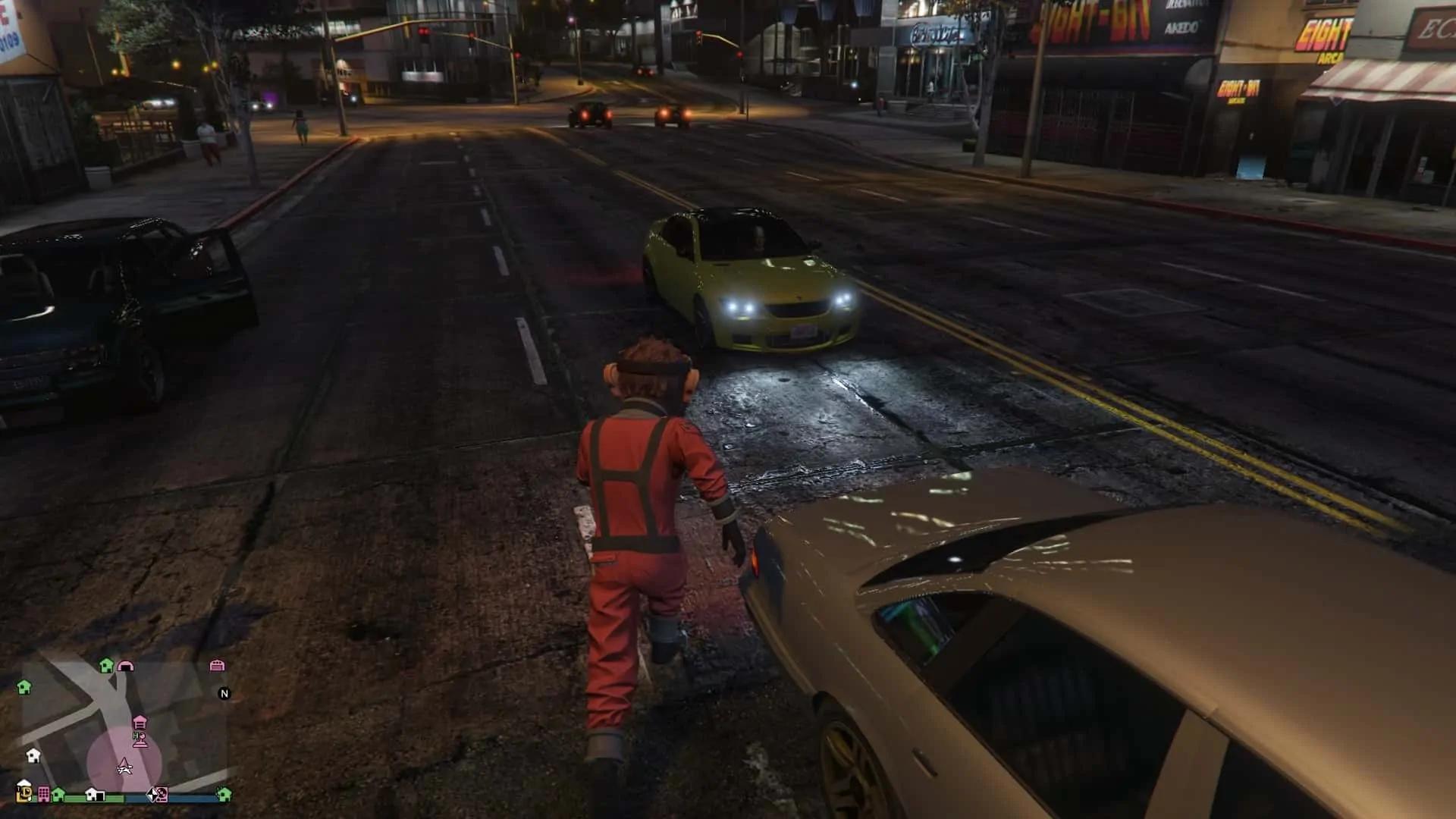Choose the pink office building marker
This screenshot has width=1456, height=819.
tap(44, 795)
